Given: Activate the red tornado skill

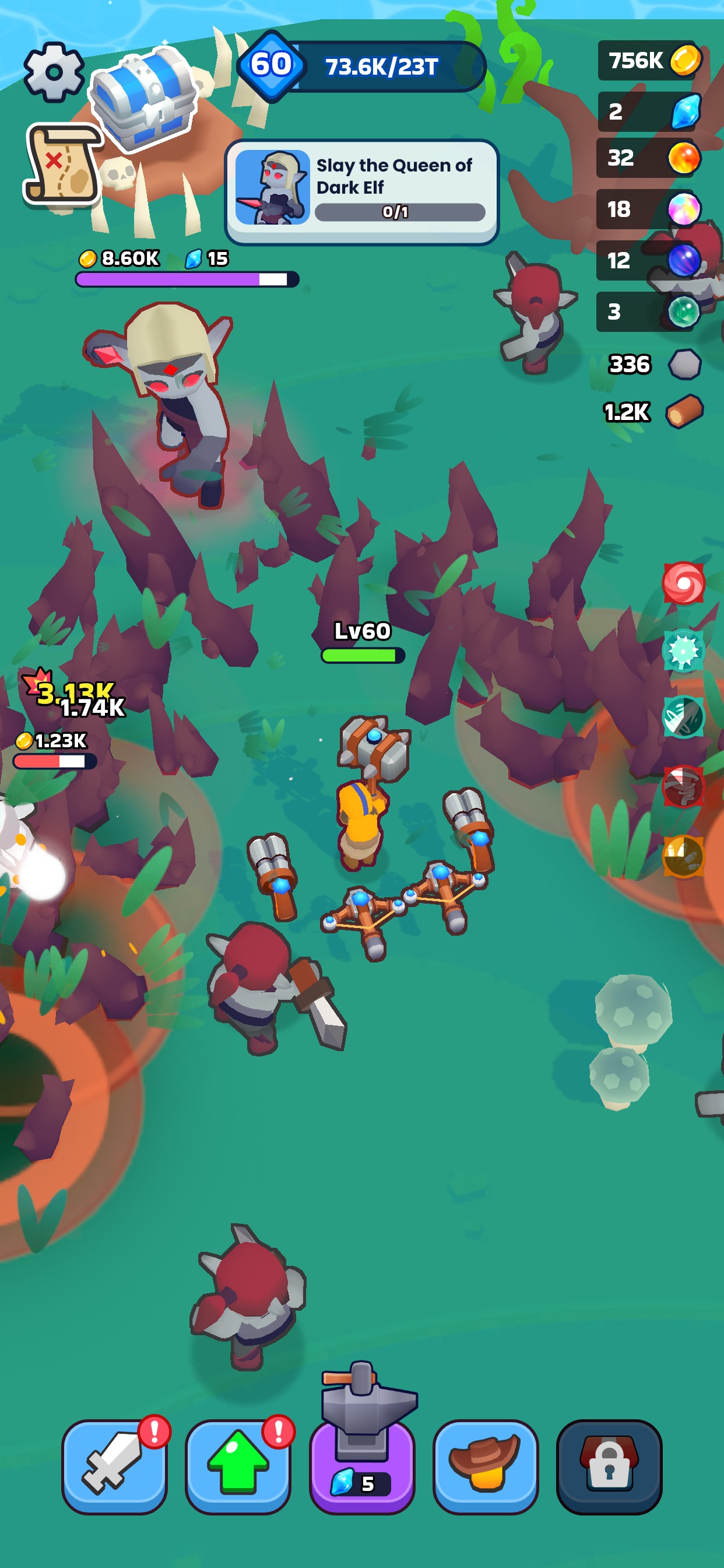Looking at the screenshot, I should tap(683, 786).
